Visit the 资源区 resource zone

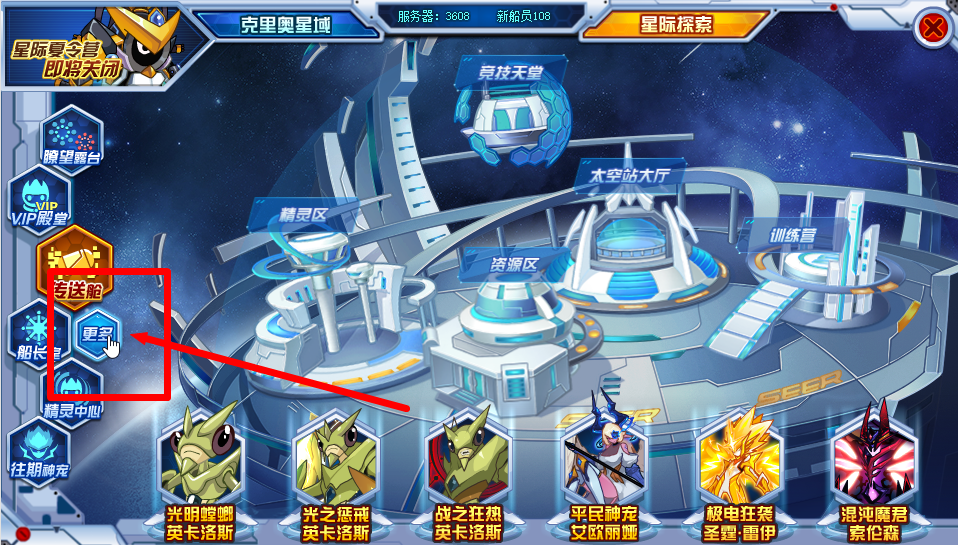512,320
